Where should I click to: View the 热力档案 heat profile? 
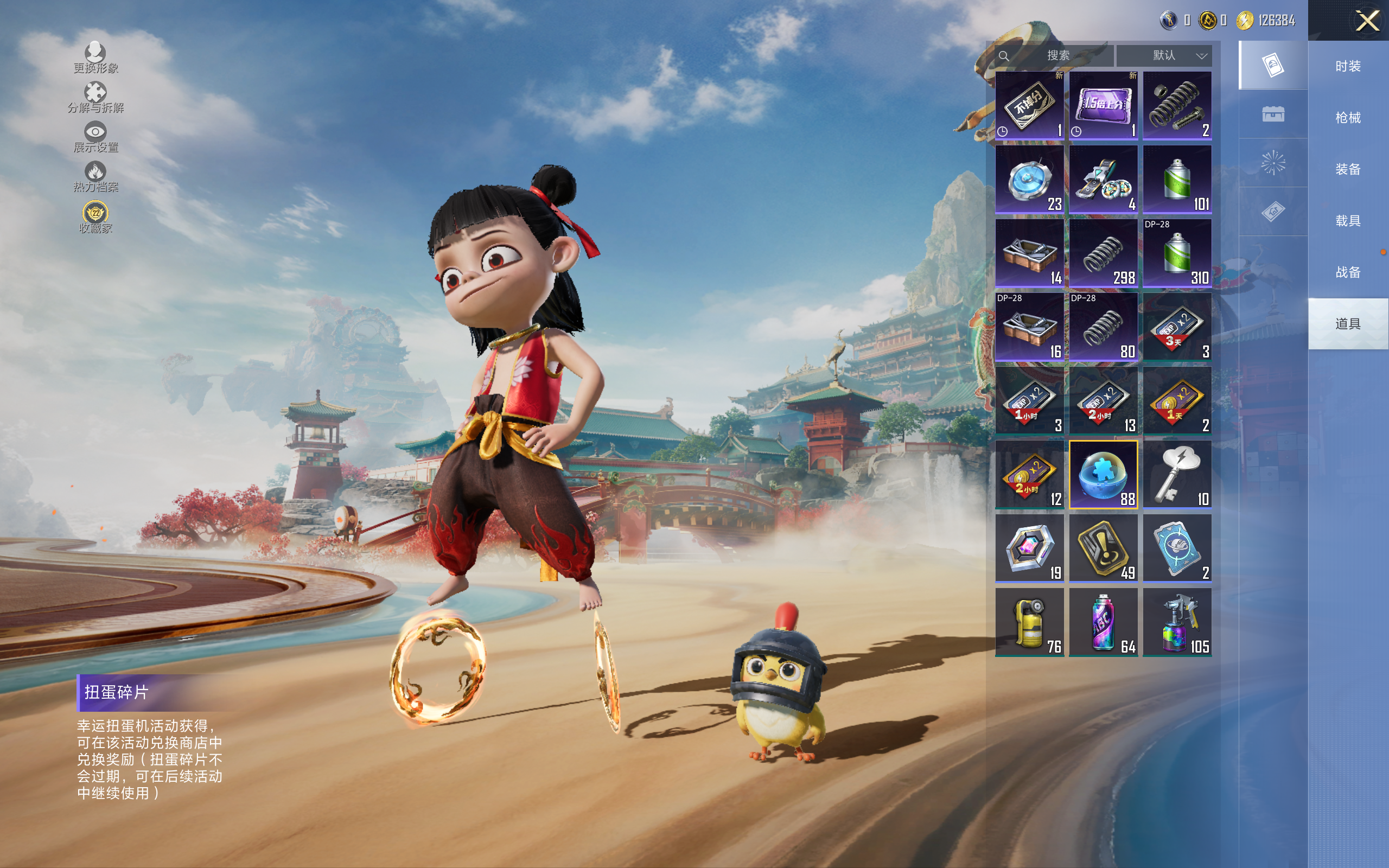point(95,177)
